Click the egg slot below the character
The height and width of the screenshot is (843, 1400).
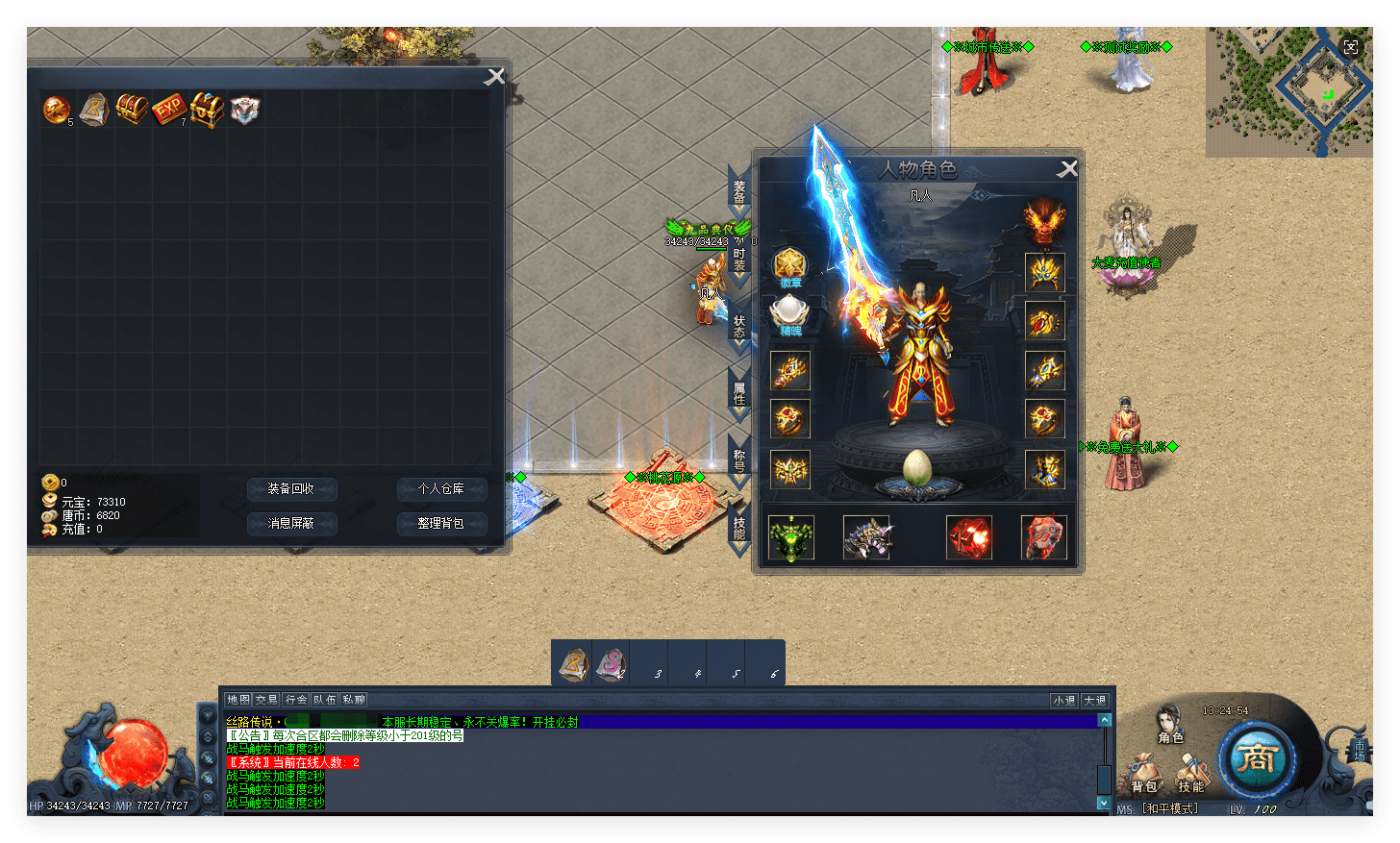(918, 468)
